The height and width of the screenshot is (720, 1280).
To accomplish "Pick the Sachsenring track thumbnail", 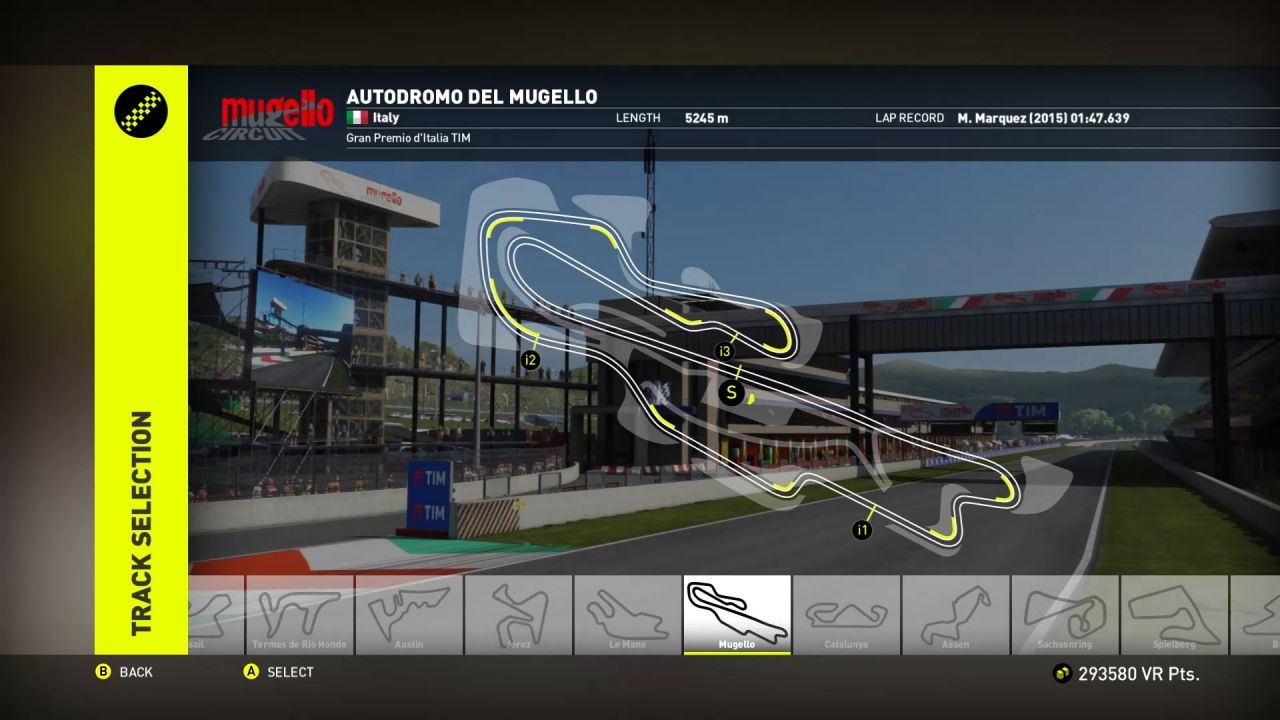I will click(1064, 614).
